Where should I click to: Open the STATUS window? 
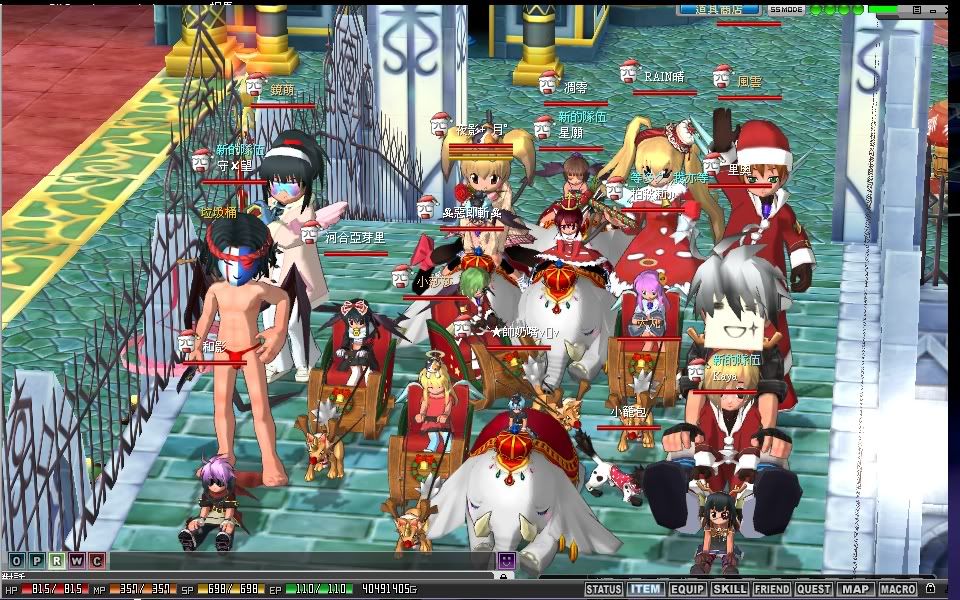pyautogui.click(x=603, y=590)
